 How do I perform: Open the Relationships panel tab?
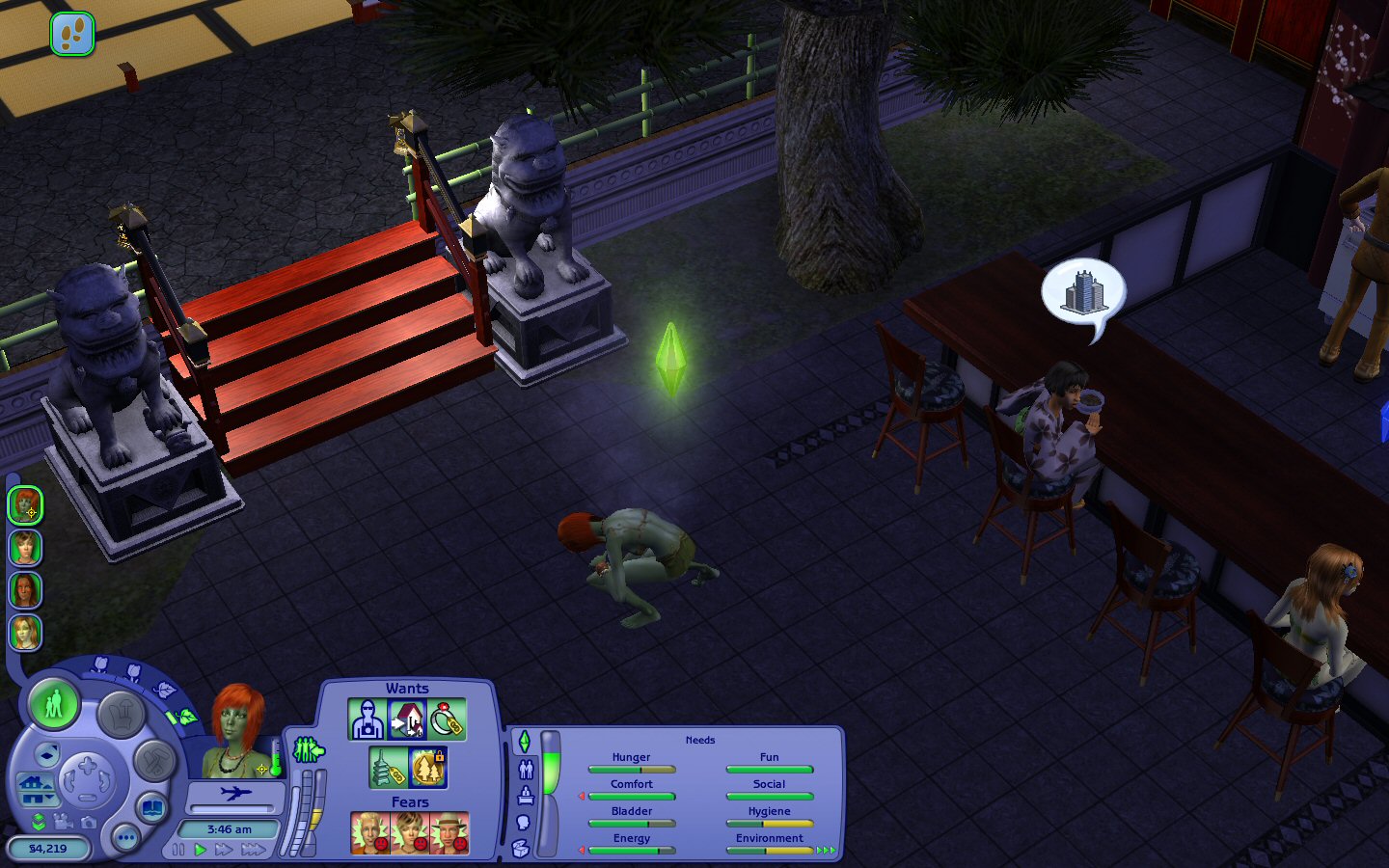[526, 769]
